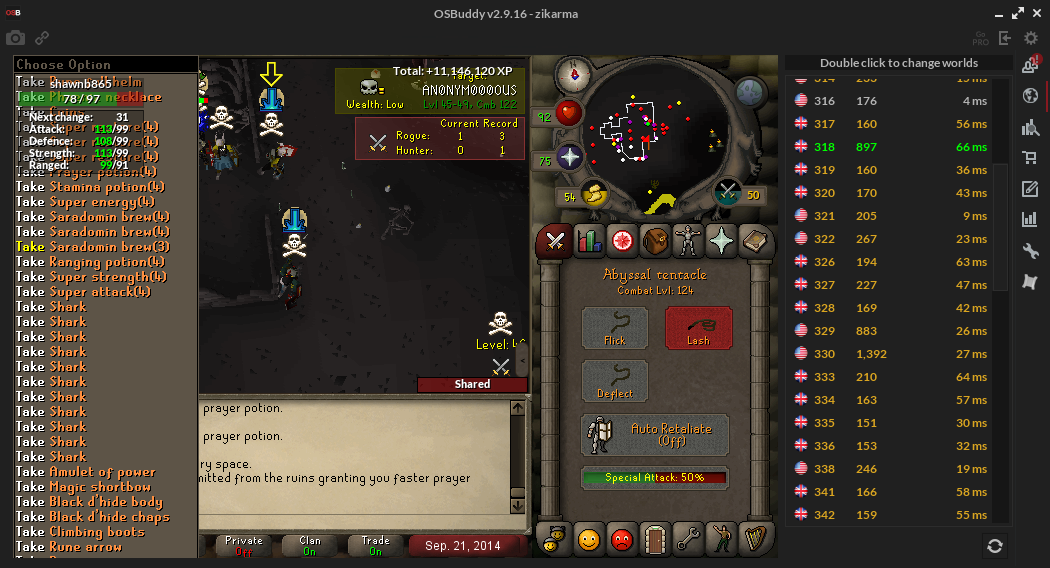1050x568 pixels.
Task: Open the inventory backpack tab
Action: tap(656, 241)
